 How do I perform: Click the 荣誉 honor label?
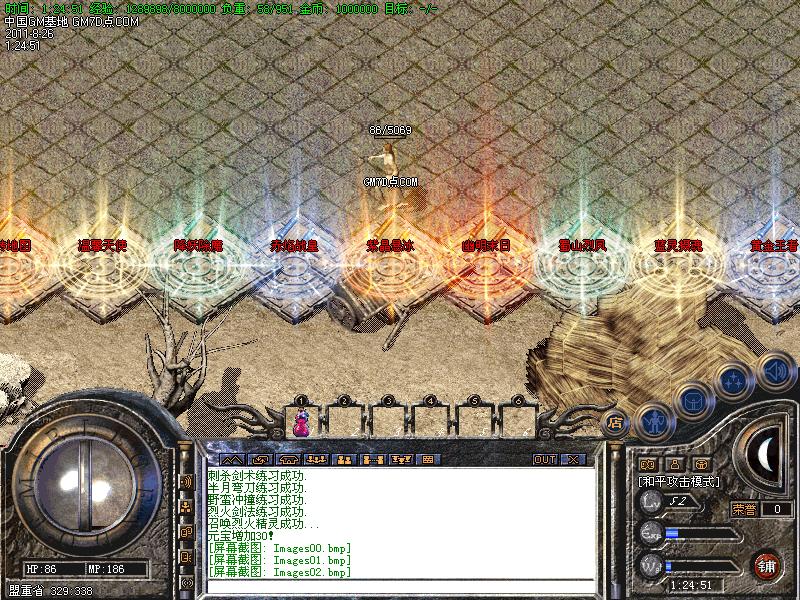click(x=743, y=509)
